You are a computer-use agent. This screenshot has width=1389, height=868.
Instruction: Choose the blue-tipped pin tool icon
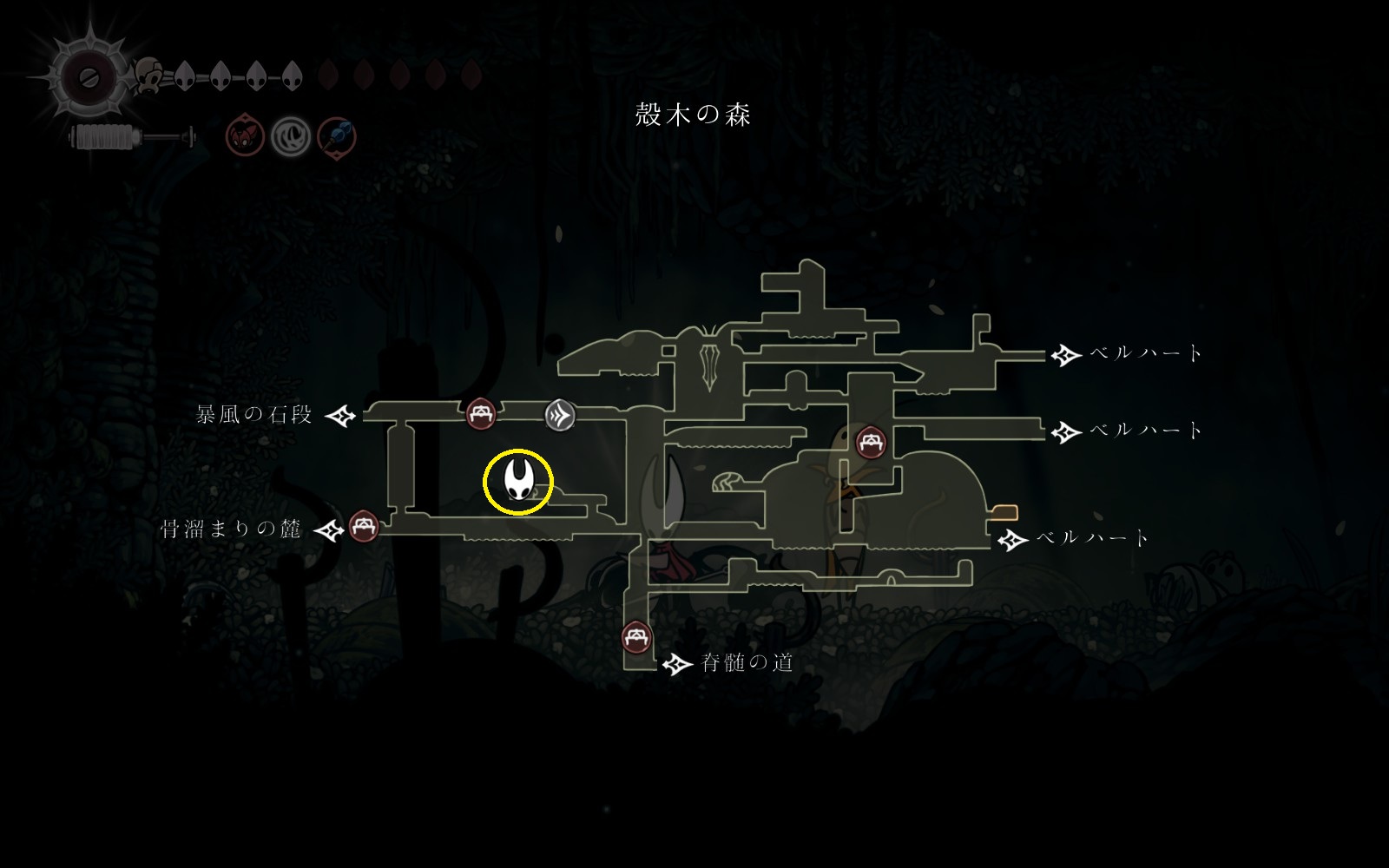336,136
